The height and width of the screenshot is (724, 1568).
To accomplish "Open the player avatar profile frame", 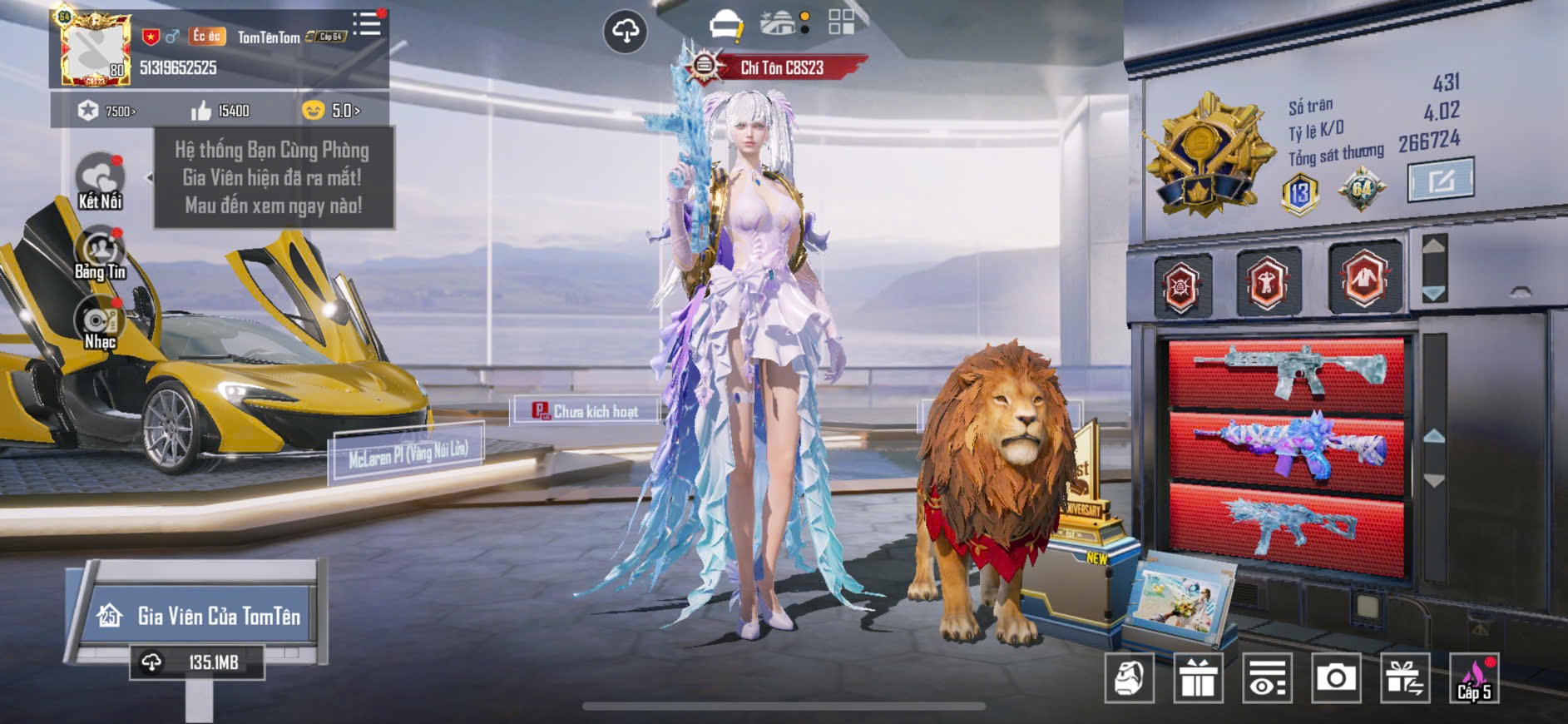I will coord(95,49).
